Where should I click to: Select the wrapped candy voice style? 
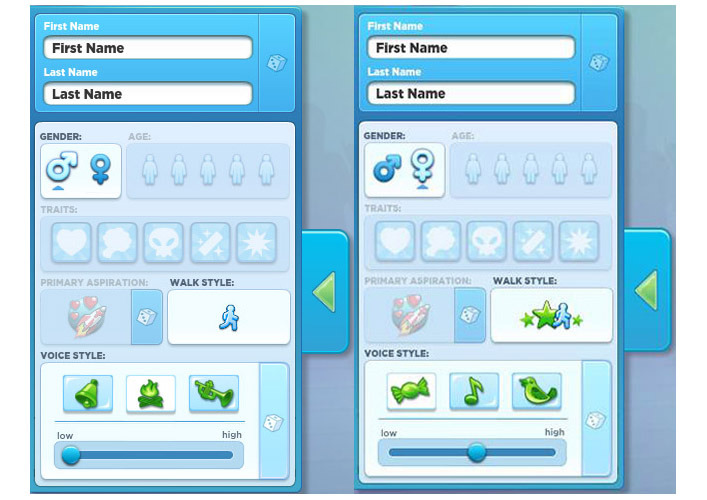click(411, 391)
